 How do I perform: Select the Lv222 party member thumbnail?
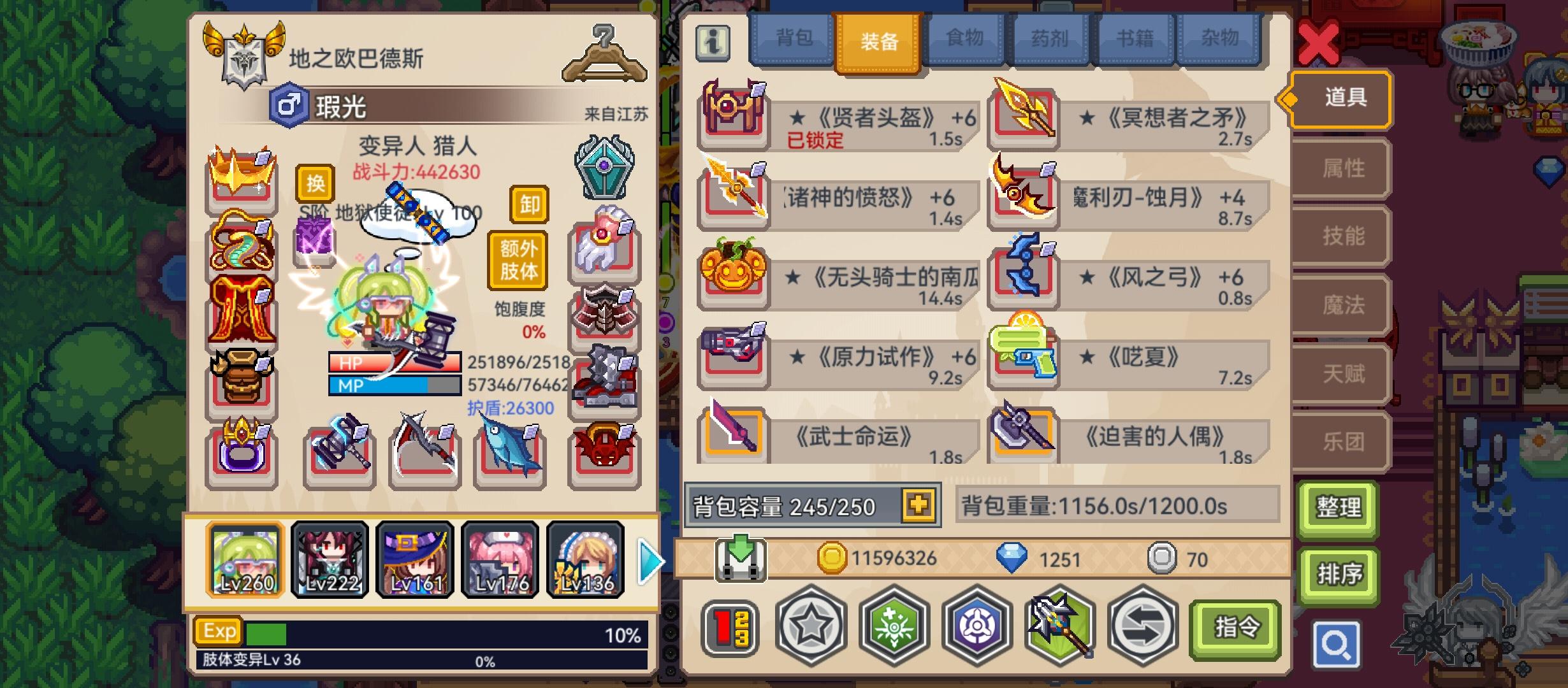(x=329, y=561)
